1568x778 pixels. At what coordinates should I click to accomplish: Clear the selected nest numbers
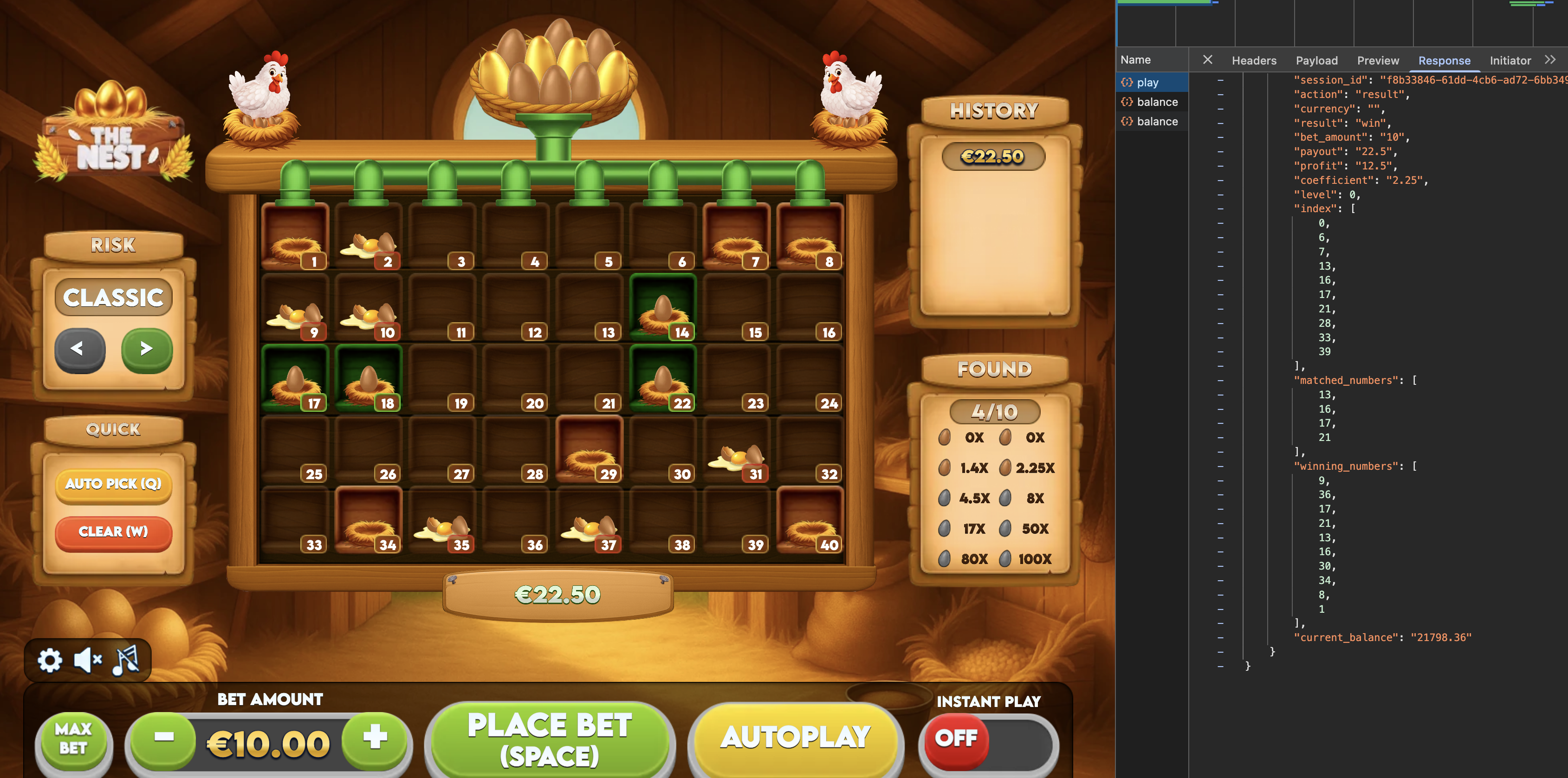coord(113,532)
